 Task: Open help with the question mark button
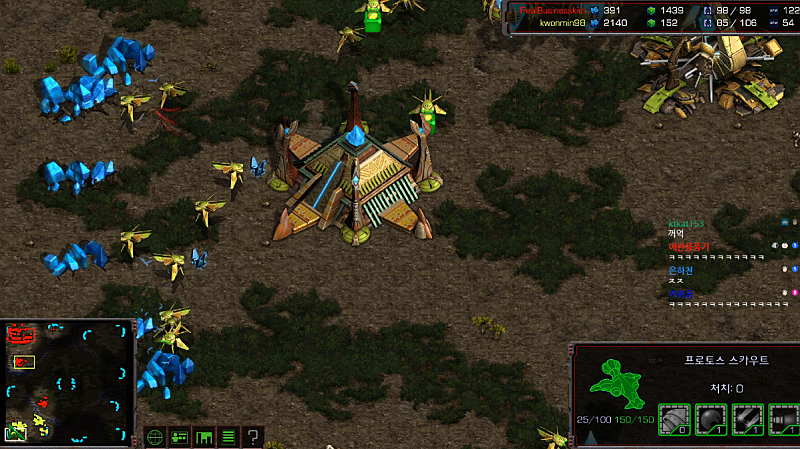pyautogui.click(x=254, y=437)
